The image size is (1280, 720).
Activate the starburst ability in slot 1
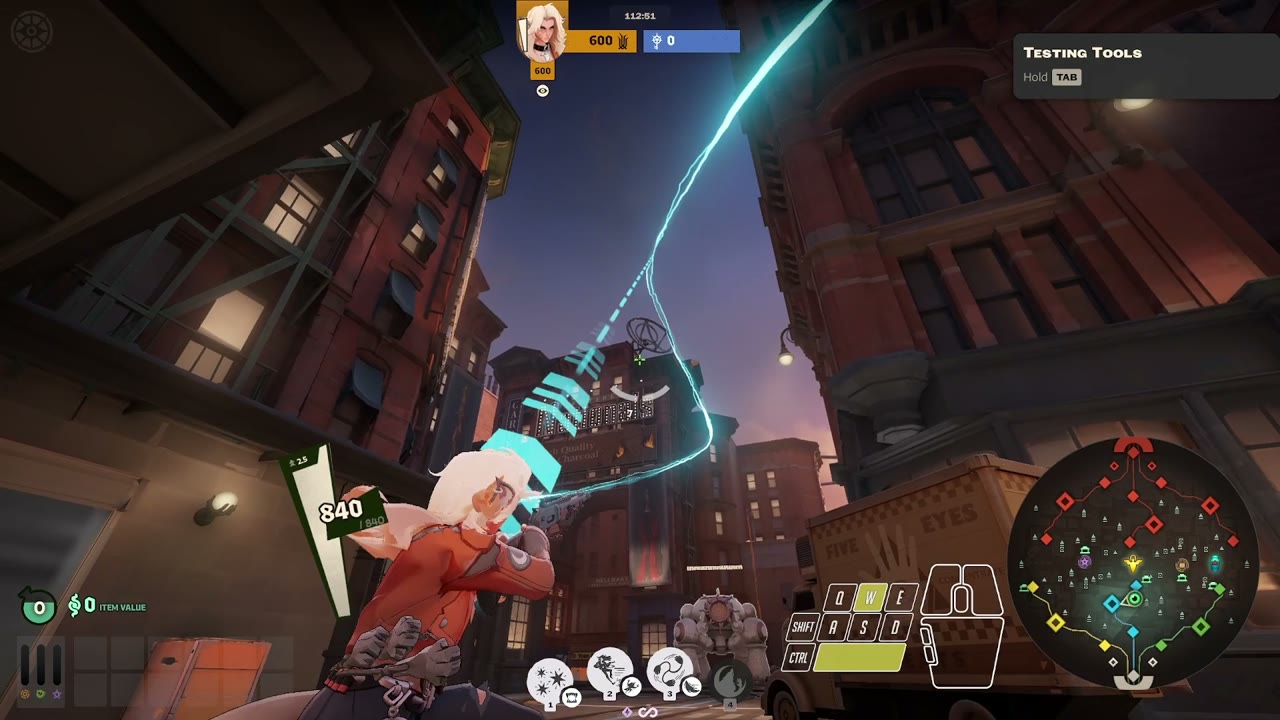[549, 679]
